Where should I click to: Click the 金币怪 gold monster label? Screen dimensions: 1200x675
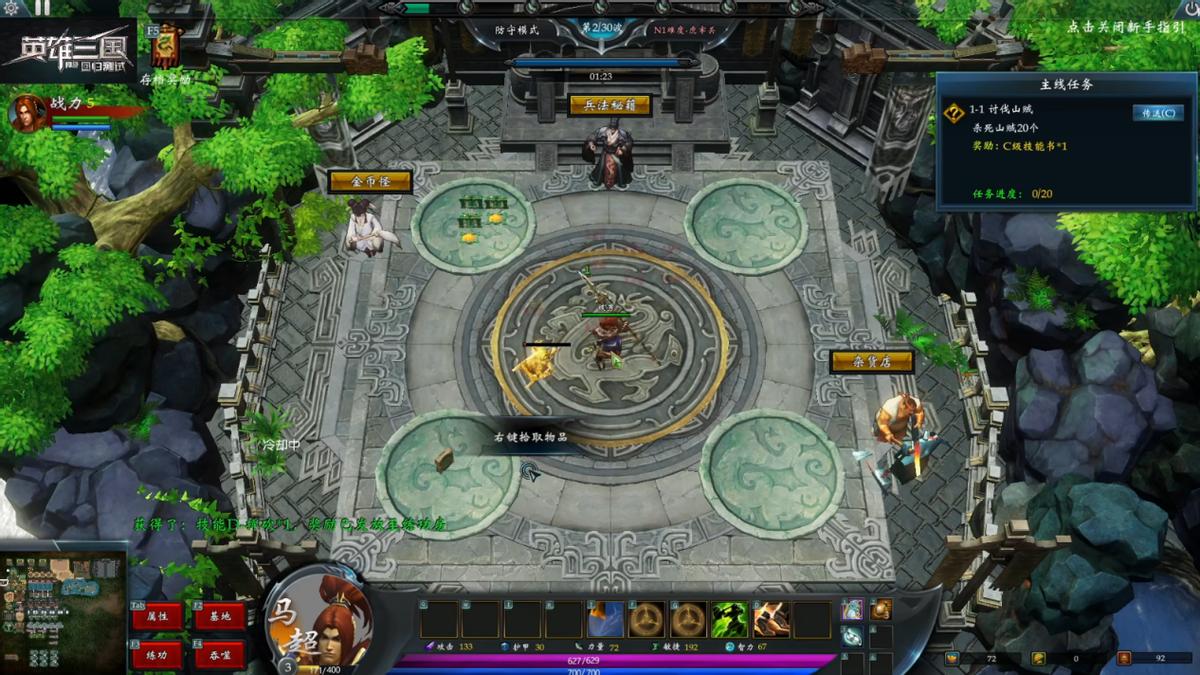click(x=369, y=181)
